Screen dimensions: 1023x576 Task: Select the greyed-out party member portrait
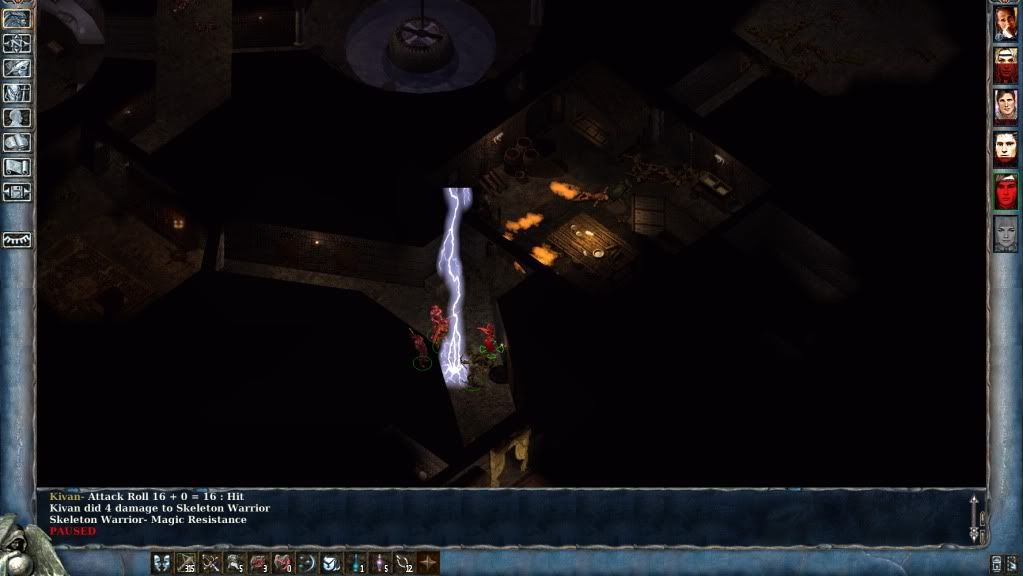tap(1005, 233)
